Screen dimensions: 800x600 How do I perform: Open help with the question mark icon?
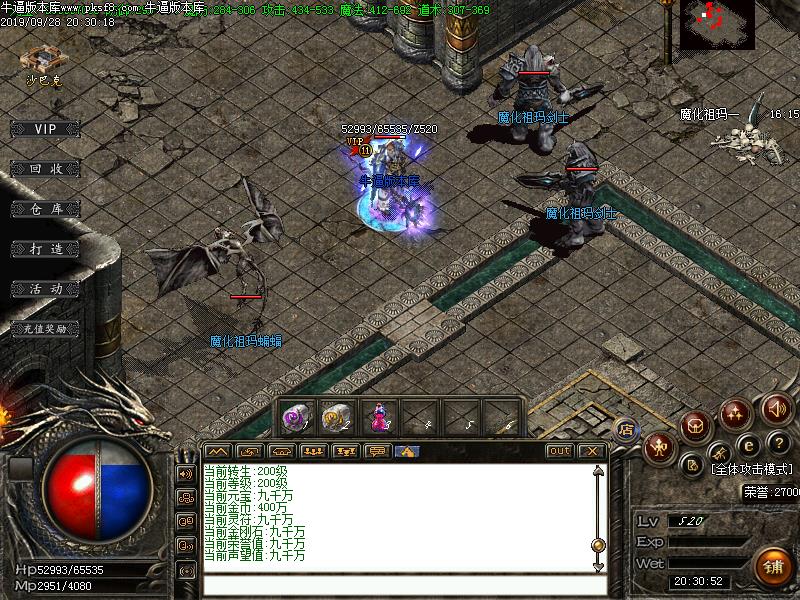coord(779,444)
